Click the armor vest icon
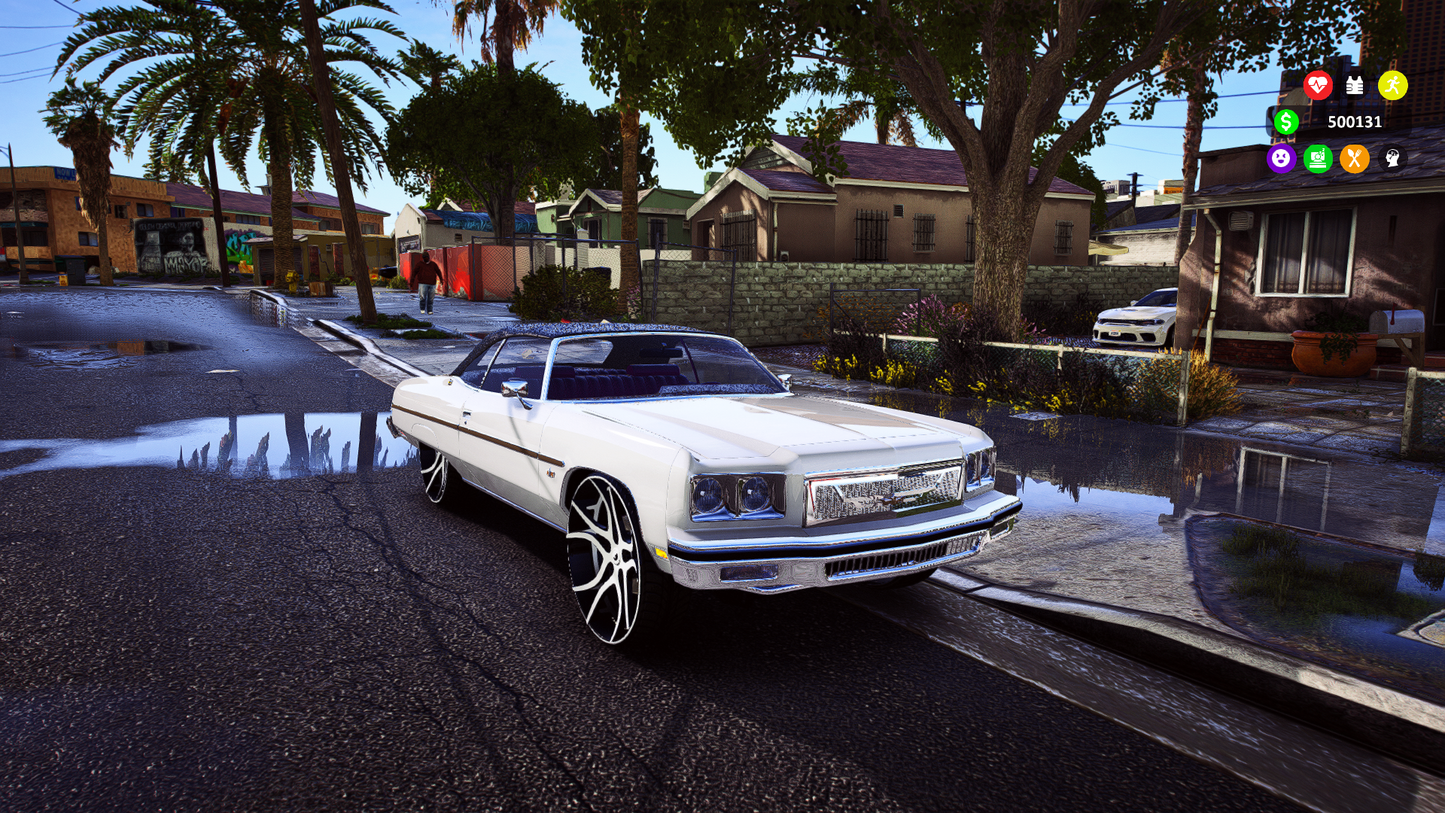Image resolution: width=1445 pixels, height=813 pixels. (1355, 85)
